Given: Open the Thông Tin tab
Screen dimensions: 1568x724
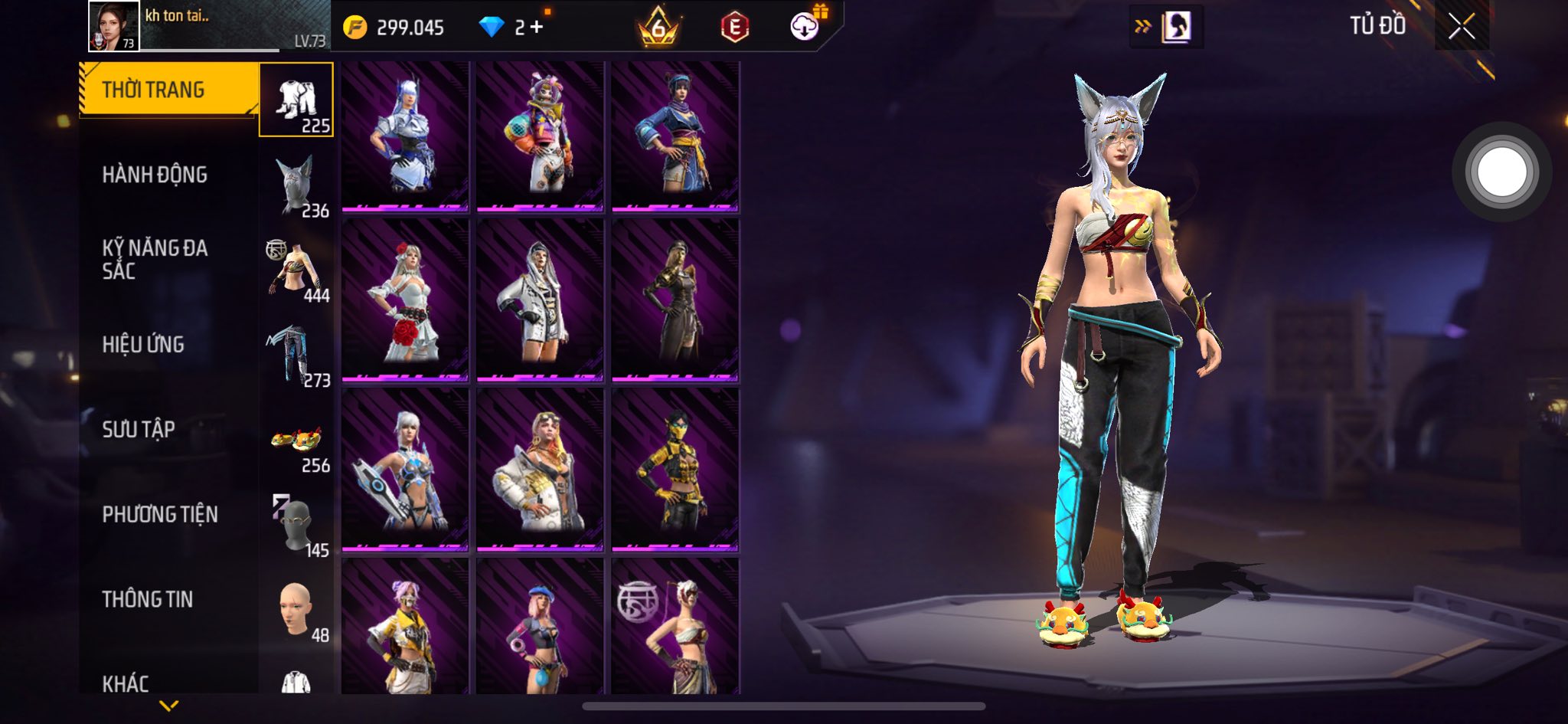Looking at the screenshot, I should pyautogui.click(x=147, y=599).
